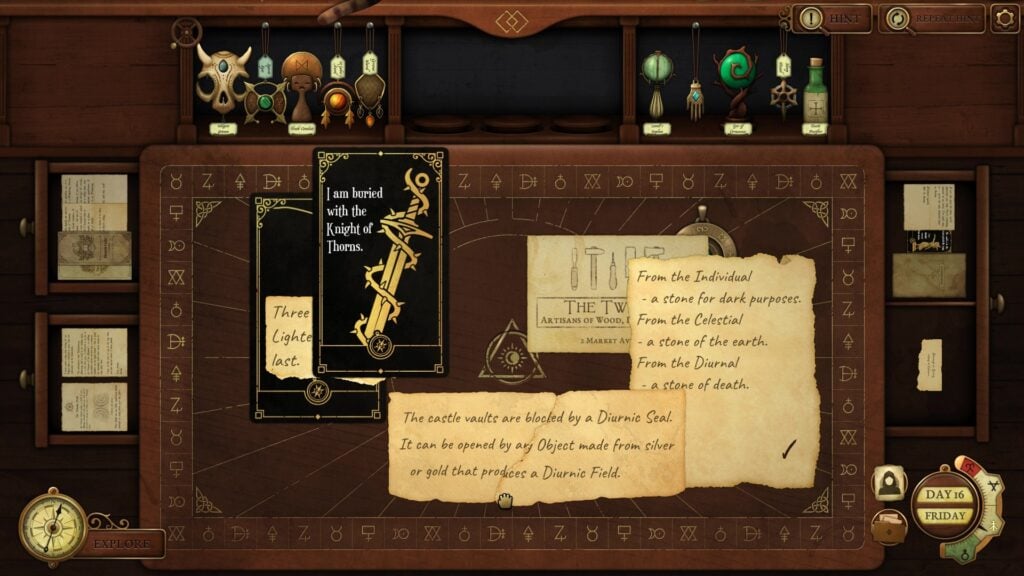Open settings with the gear icon
The height and width of the screenshot is (576, 1024).
[1005, 18]
